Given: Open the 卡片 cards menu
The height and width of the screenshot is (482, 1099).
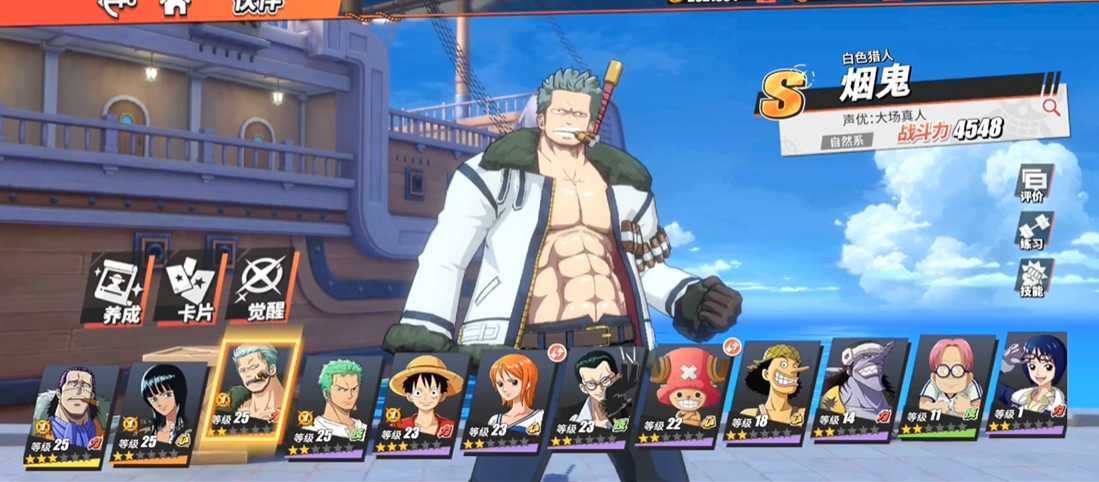Looking at the screenshot, I should [x=190, y=288].
